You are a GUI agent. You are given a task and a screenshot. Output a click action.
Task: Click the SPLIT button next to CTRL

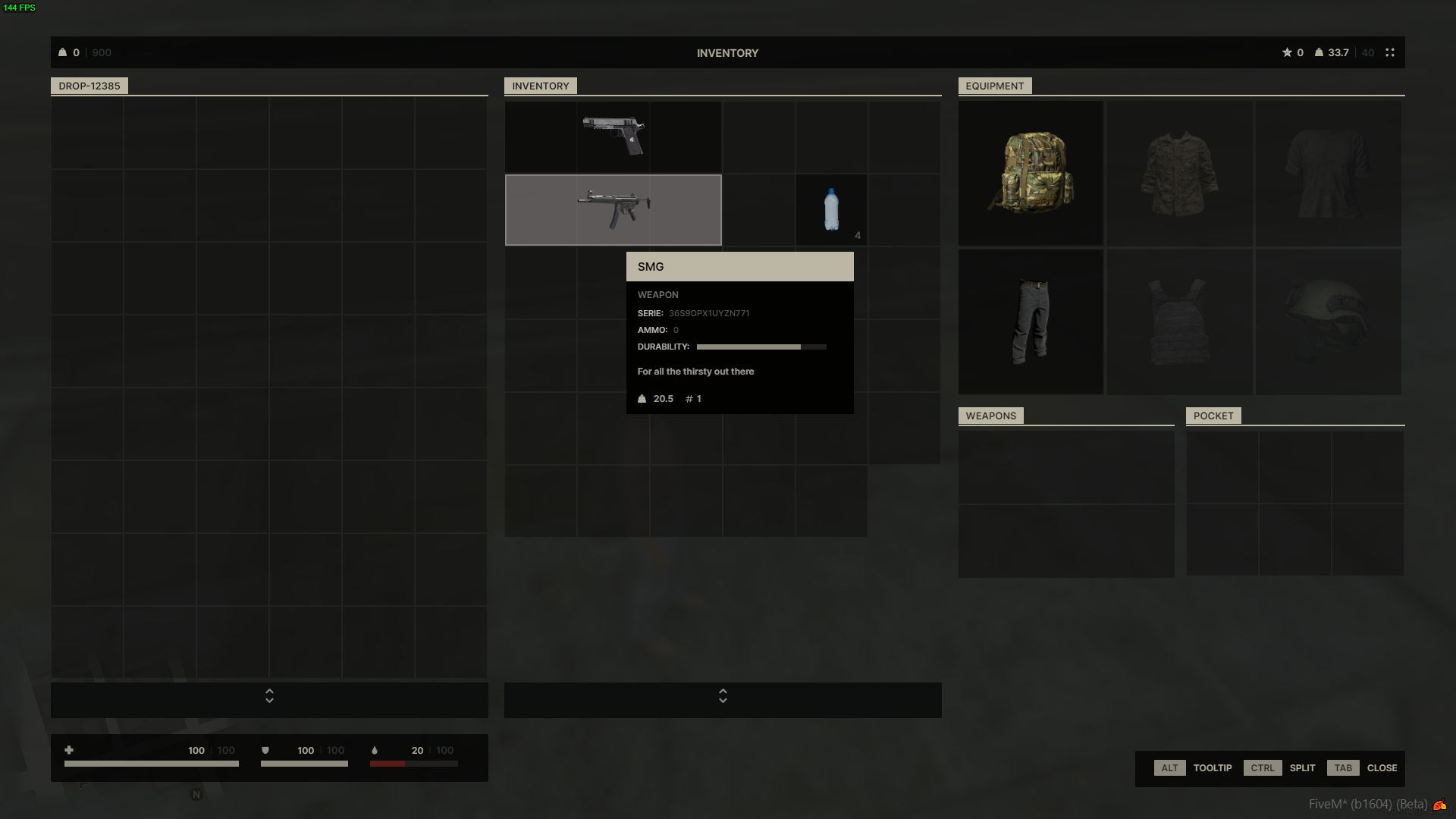click(x=1302, y=767)
